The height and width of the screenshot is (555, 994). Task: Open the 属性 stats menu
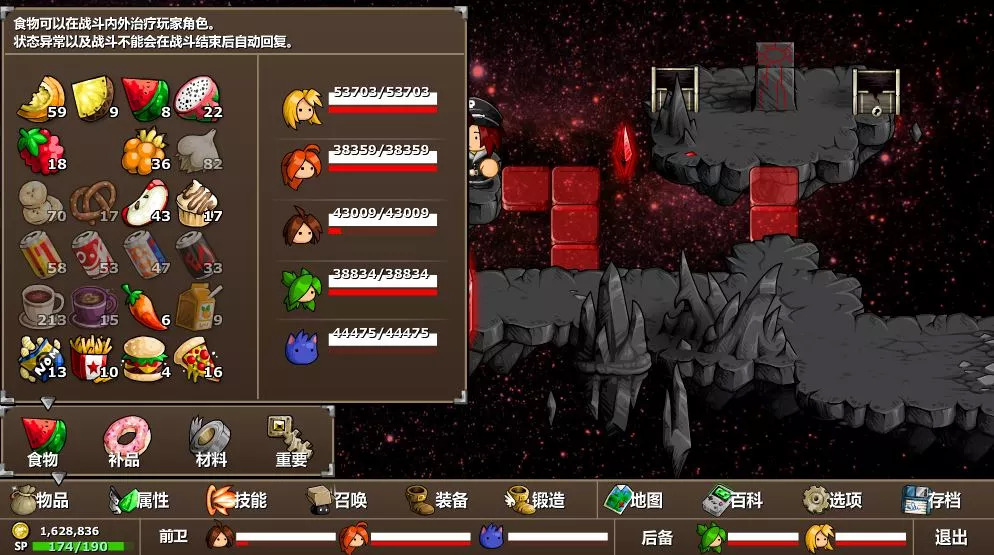click(x=139, y=499)
